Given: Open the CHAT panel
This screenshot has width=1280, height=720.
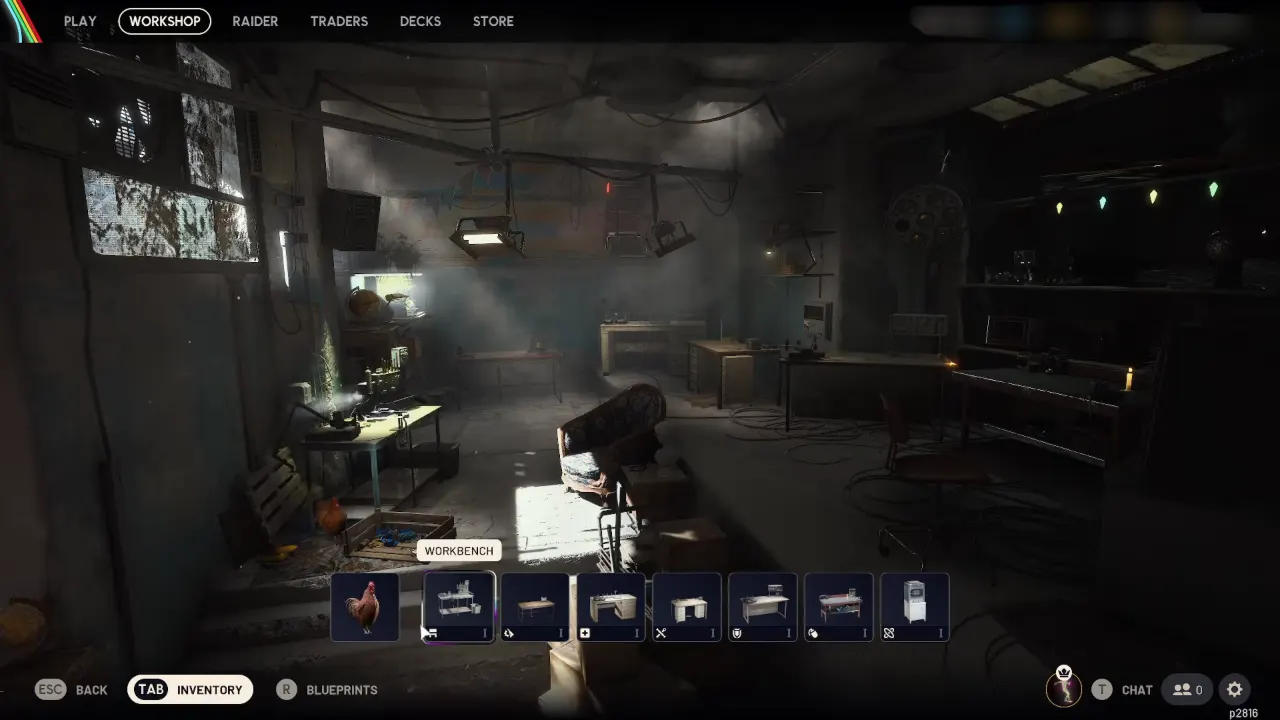Looking at the screenshot, I should point(1124,689).
